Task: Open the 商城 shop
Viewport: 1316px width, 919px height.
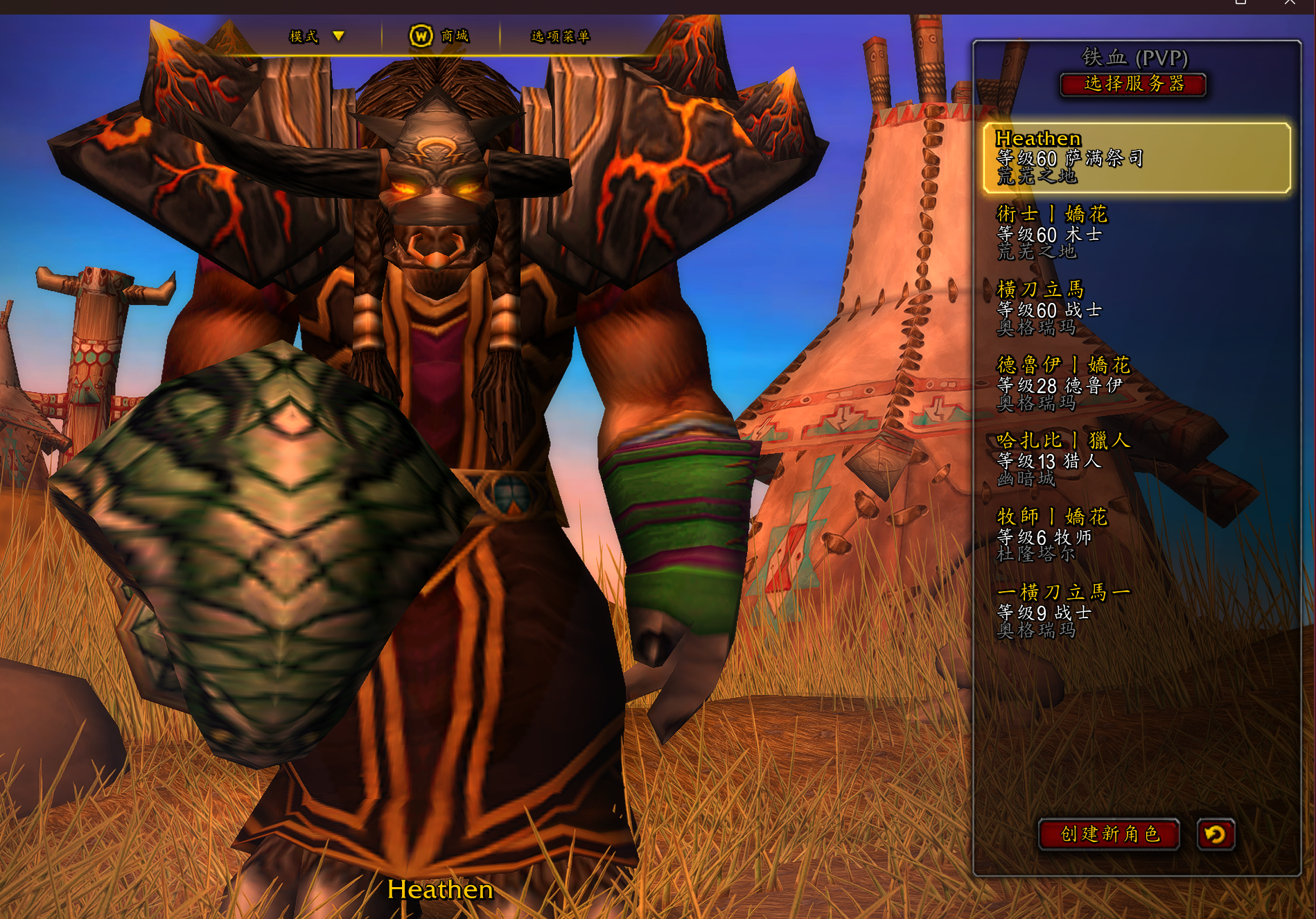Action: tap(439, 36)
